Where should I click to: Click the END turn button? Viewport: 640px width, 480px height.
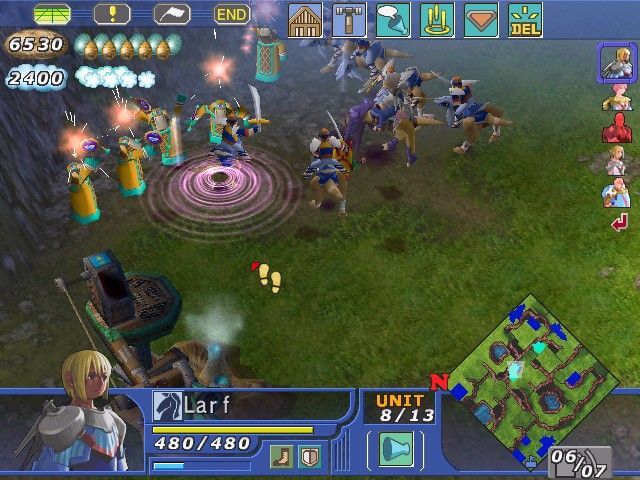tap(232, 15)
